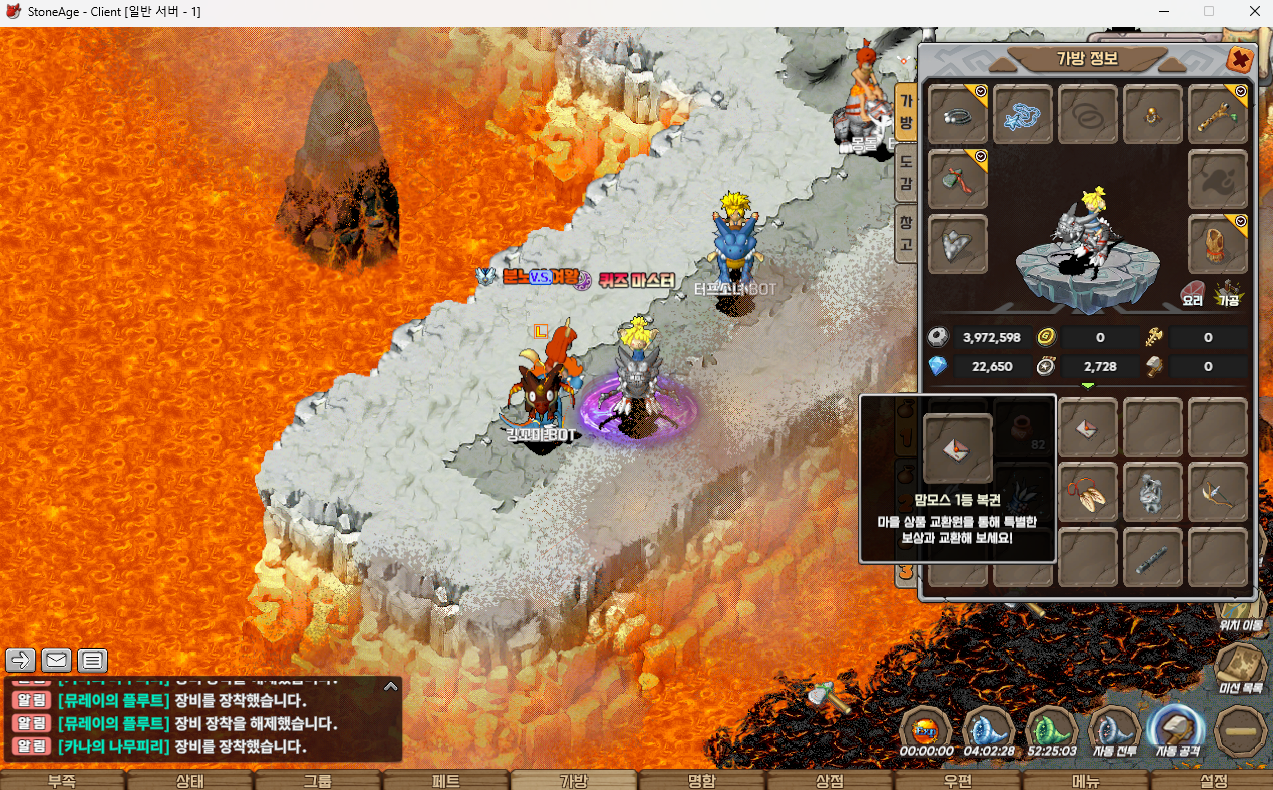Toggle 자동 전투 auto battle
The width and height of the screenshot is (1273, 790).
coord(1115,732)
